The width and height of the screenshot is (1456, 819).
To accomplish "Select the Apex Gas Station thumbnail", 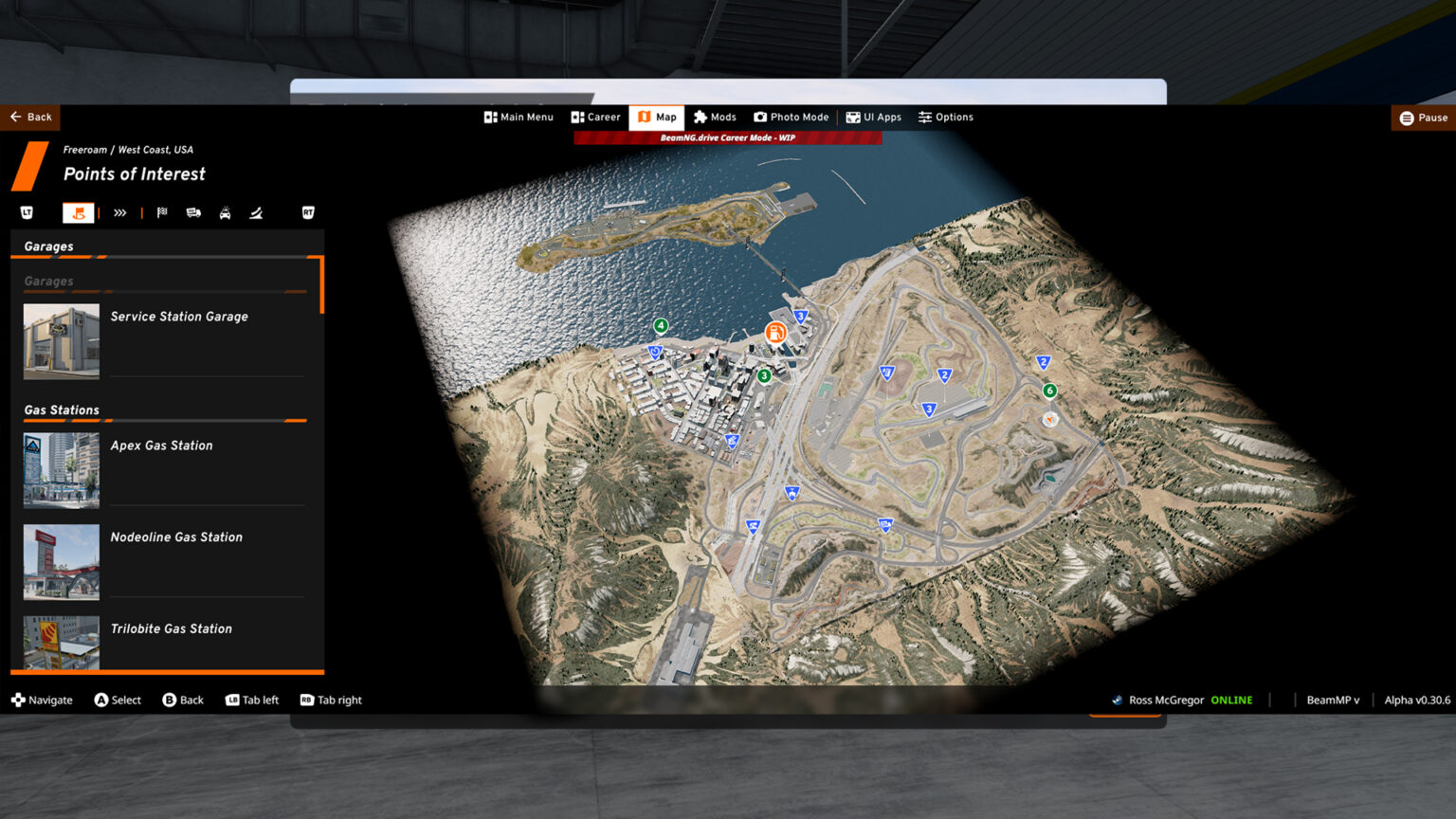I will click(x=61, y=469).
